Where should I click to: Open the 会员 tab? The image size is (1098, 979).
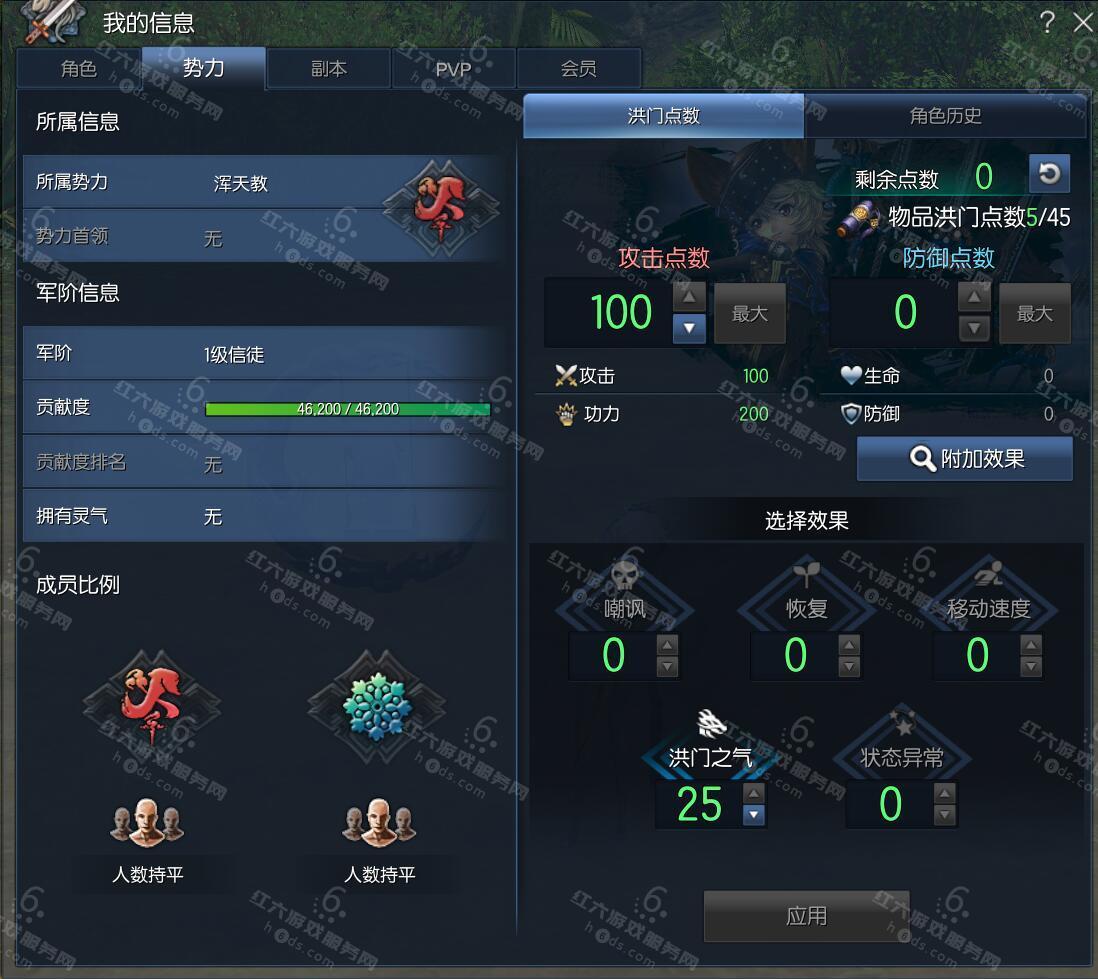click(x=578, y=68)
